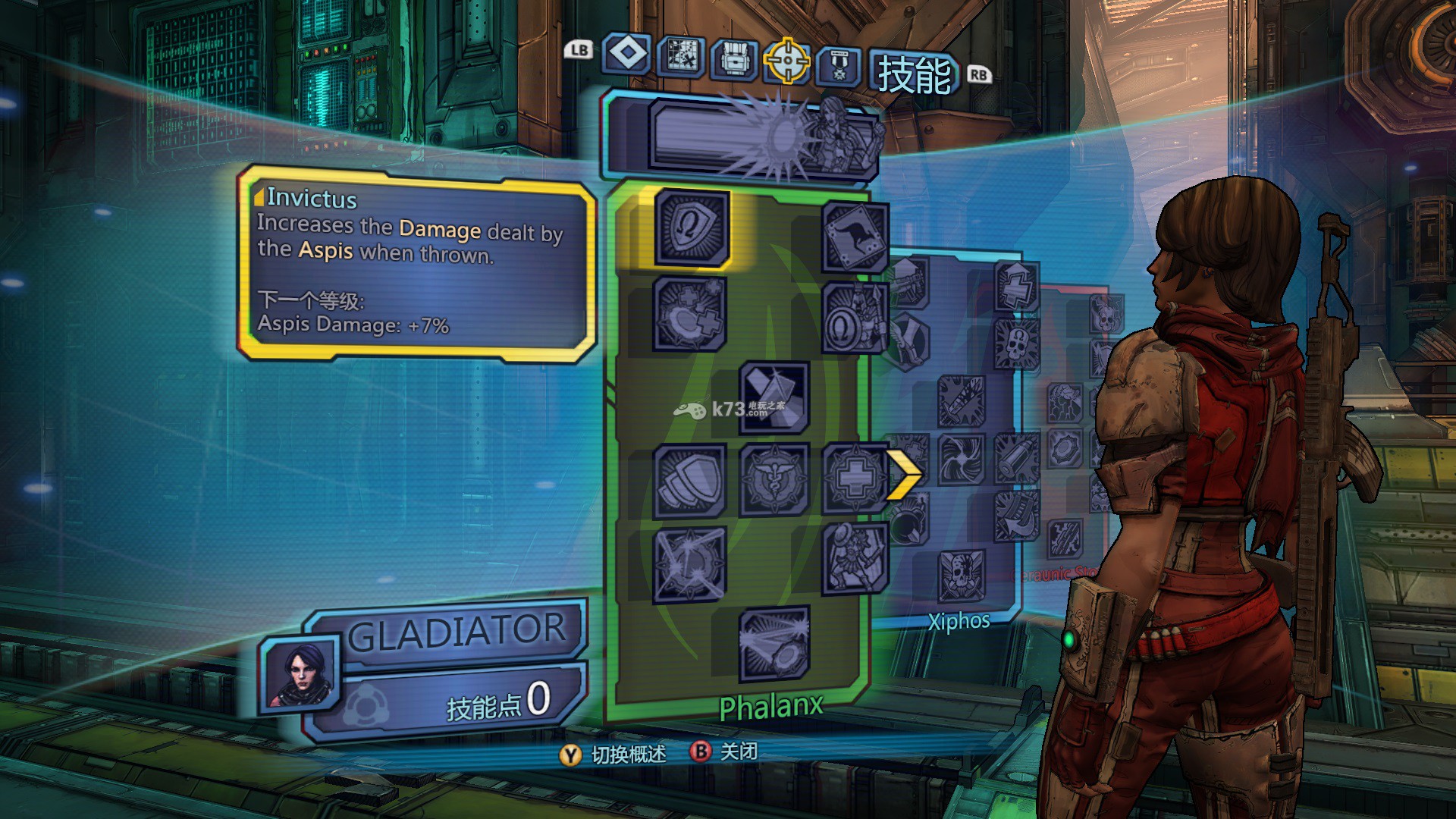Choose the shield with plus signs skill

point(689,314)
